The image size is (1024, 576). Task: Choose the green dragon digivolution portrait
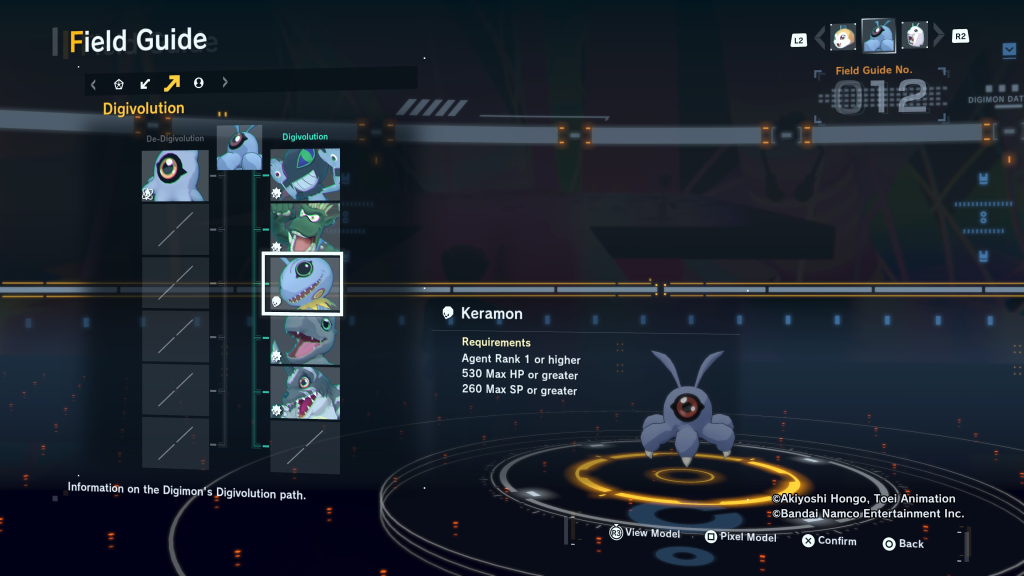pos(305,227)
